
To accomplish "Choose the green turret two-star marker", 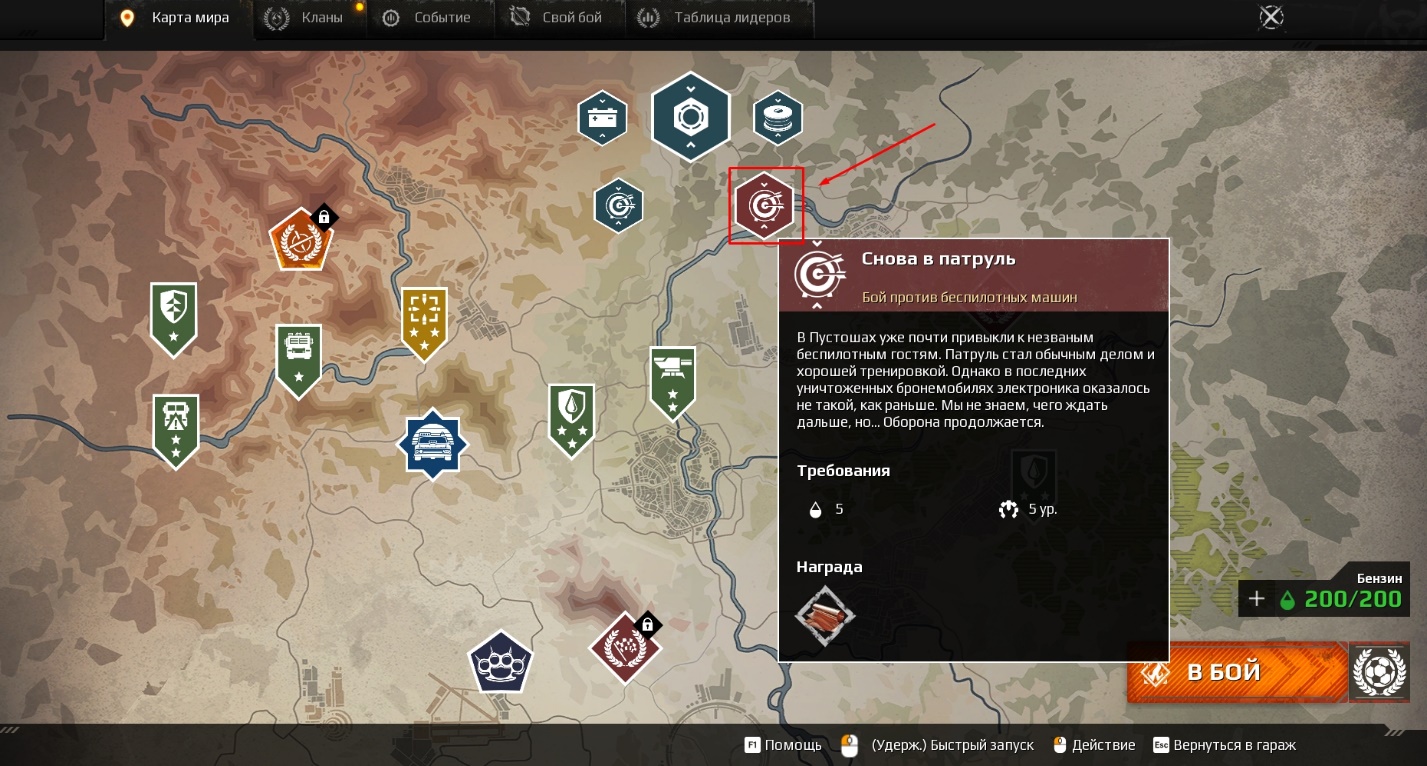I will [672, 380].
